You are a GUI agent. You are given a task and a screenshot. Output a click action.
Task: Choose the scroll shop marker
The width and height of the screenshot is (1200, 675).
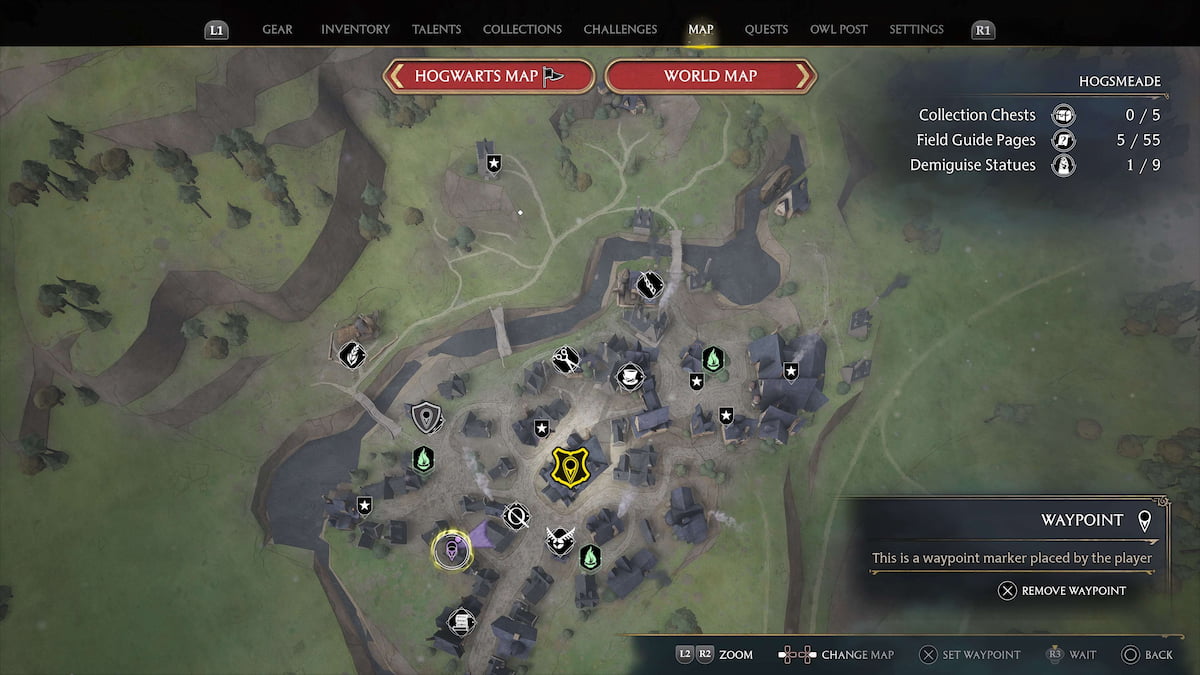pos(461,621)
